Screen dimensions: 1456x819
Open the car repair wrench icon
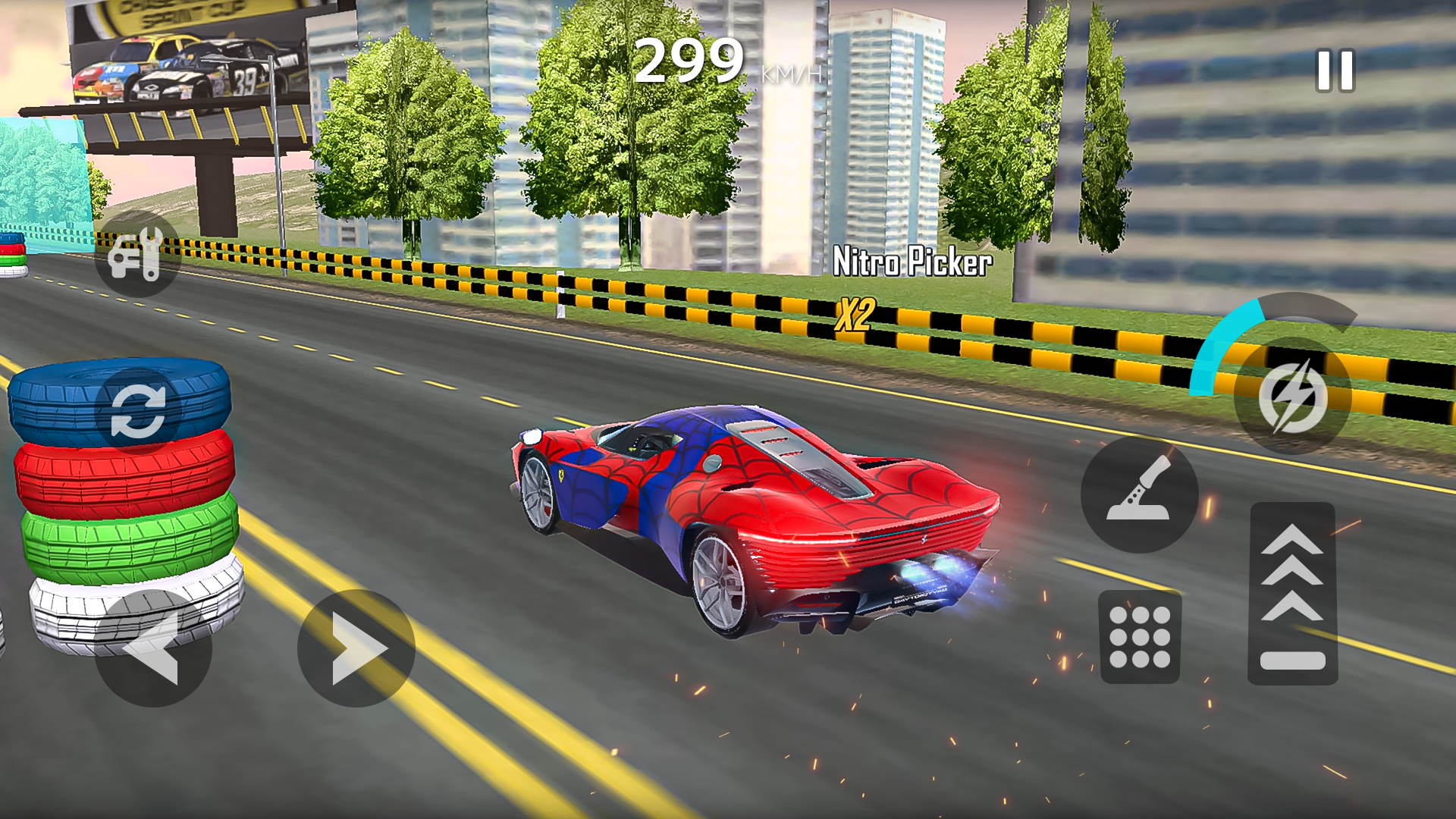point(137,255)
